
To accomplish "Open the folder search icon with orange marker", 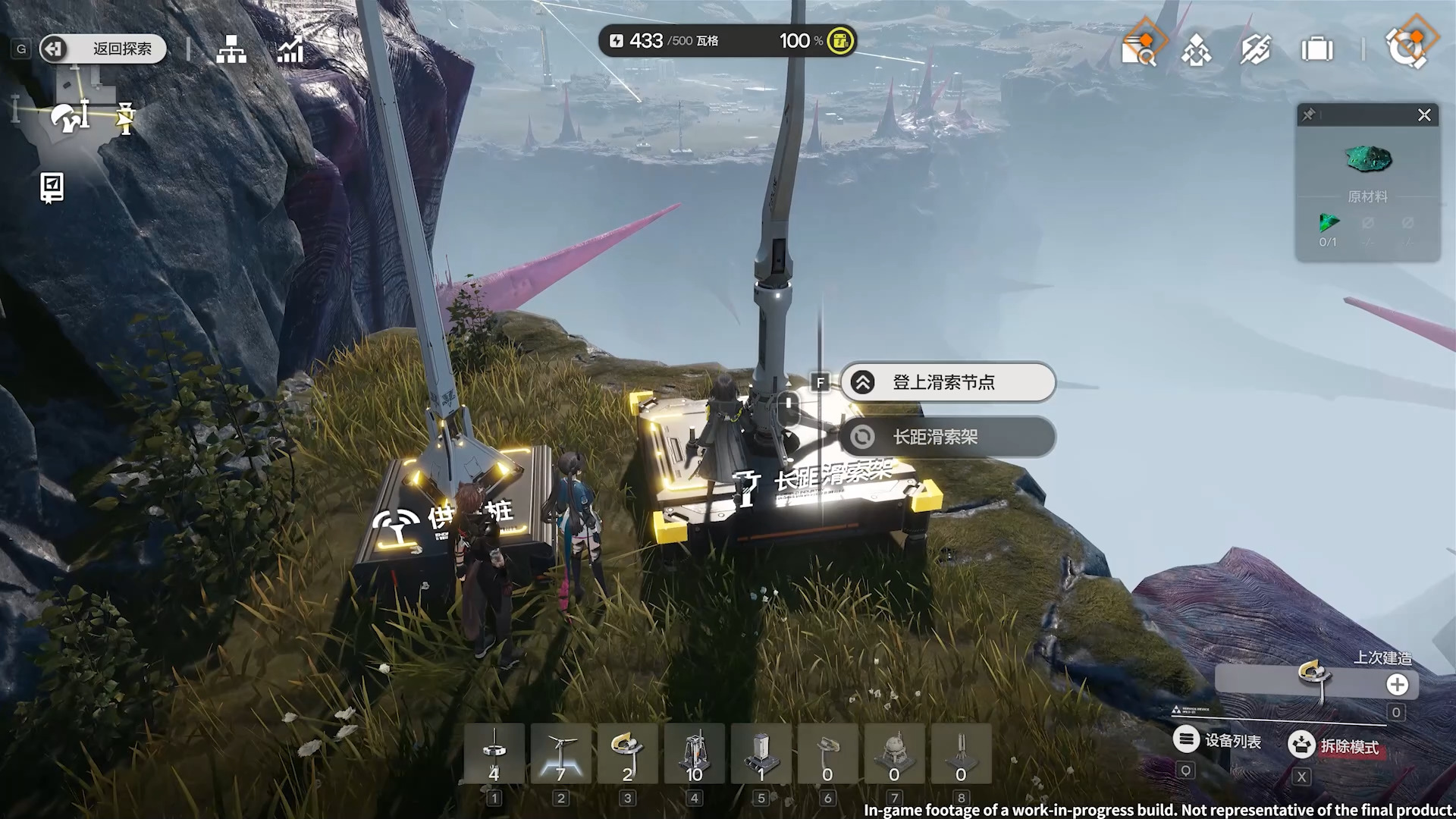I will [1139, 49].
